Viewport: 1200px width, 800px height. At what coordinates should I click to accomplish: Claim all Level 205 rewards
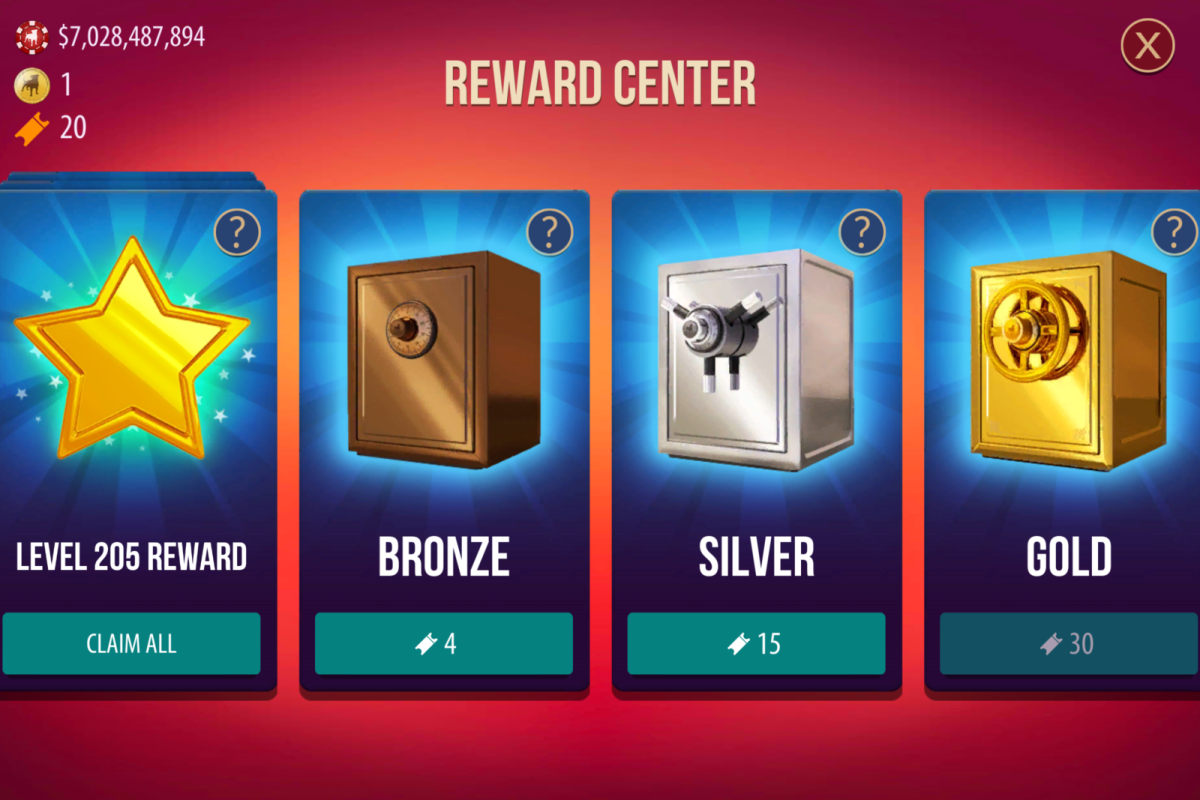(131, 643)
